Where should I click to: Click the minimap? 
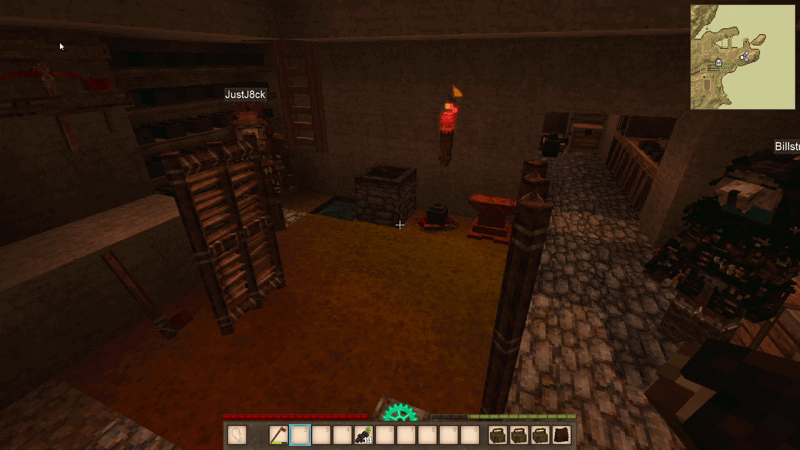pos(743,56)
